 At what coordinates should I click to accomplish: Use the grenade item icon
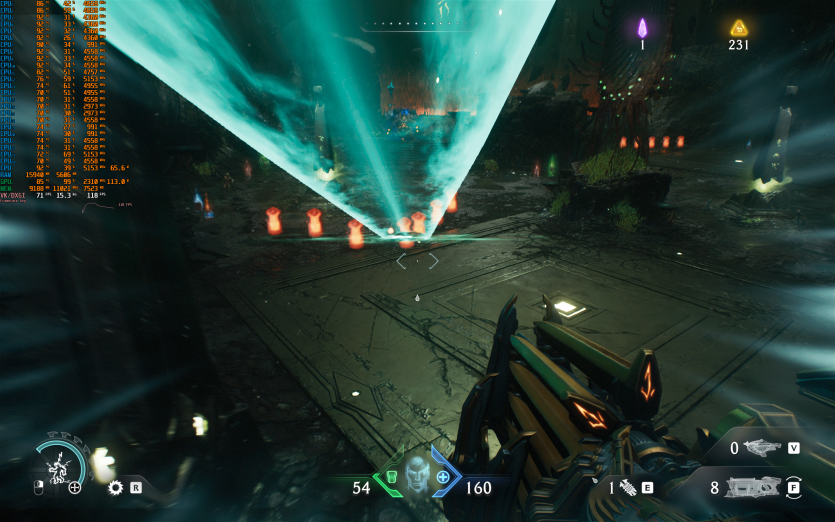click(628, 487)
